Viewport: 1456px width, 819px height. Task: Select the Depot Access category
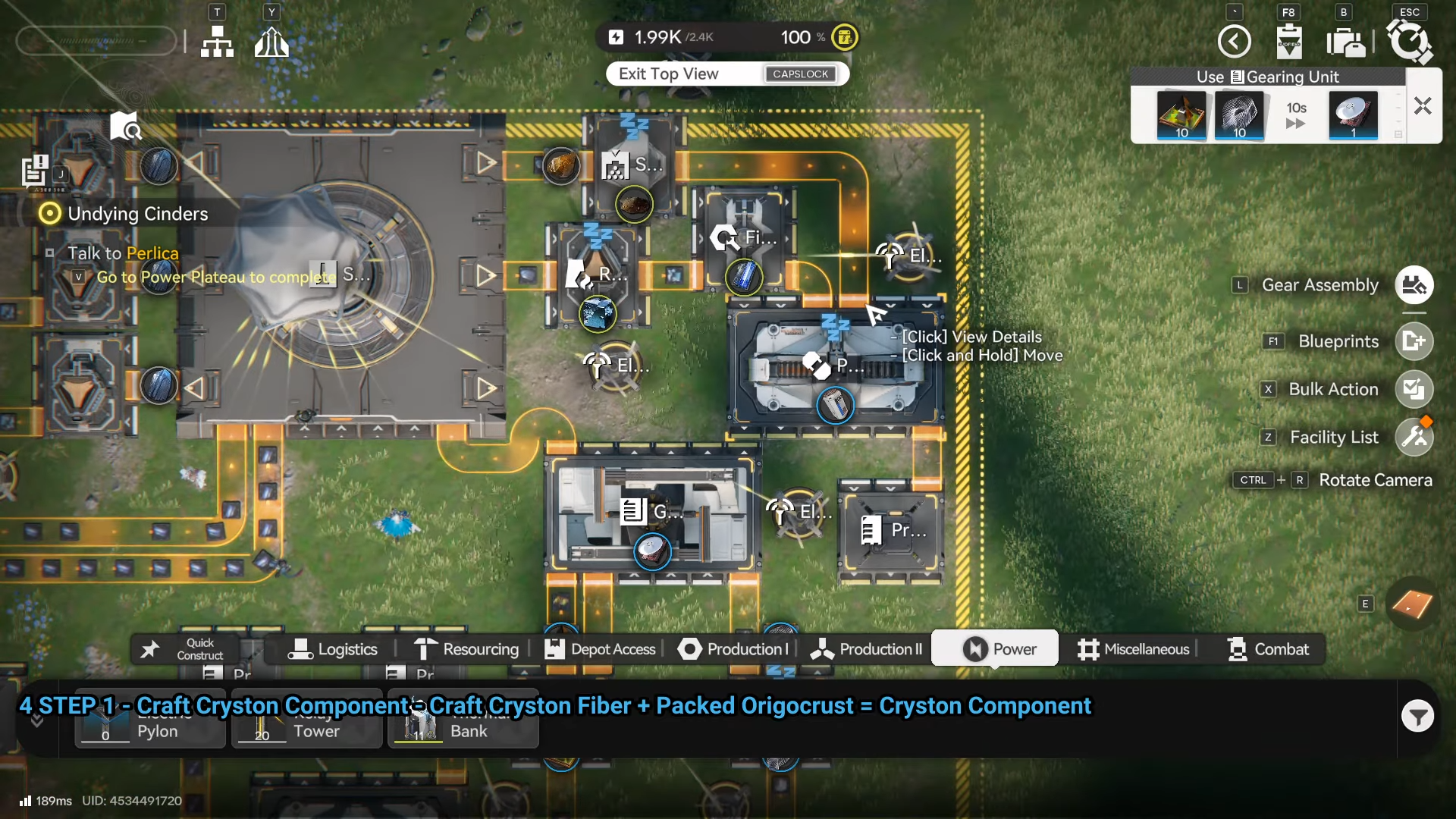tap(600, 649)
